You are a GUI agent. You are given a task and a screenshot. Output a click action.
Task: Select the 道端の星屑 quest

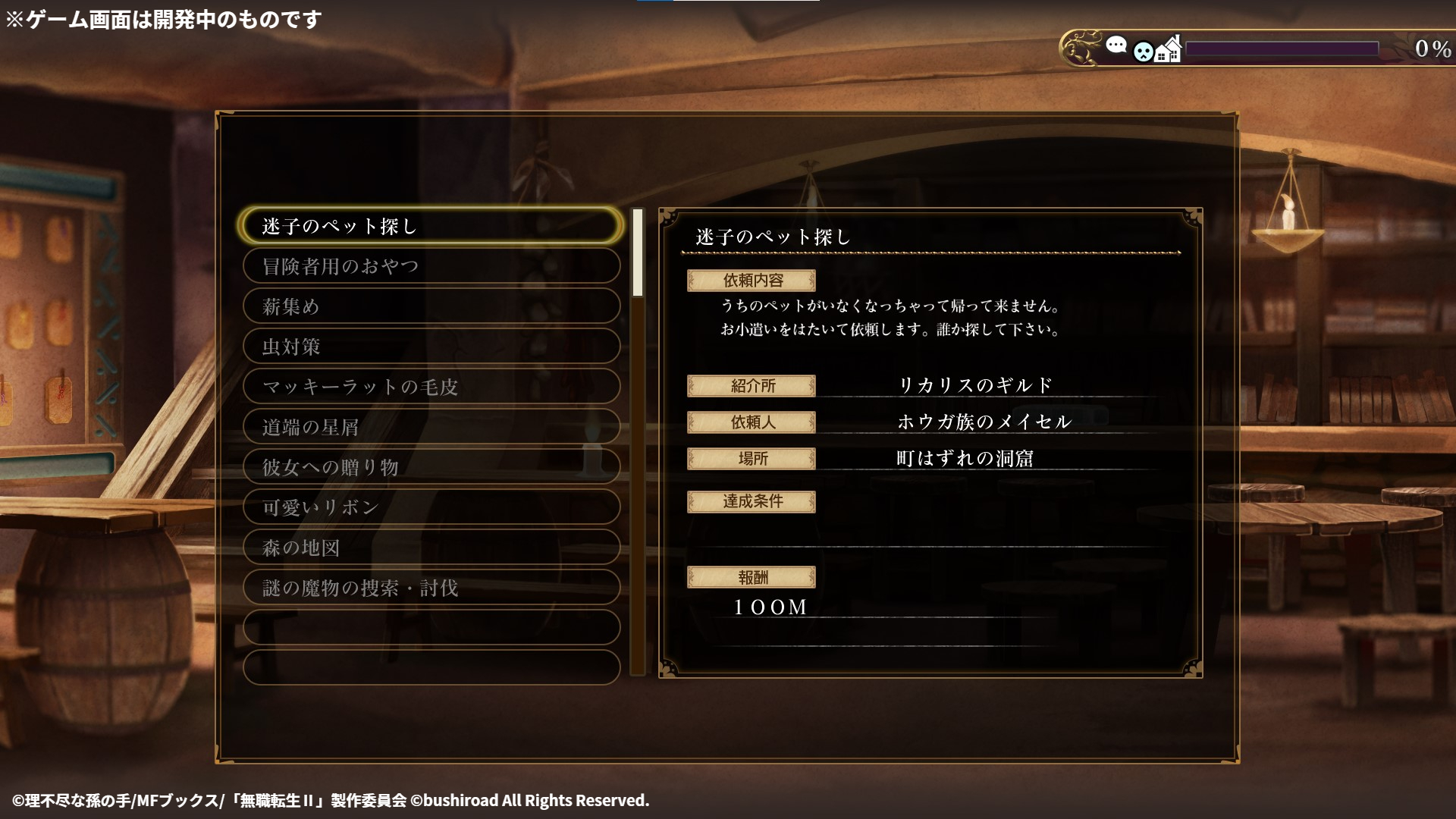tap(431, 427)
